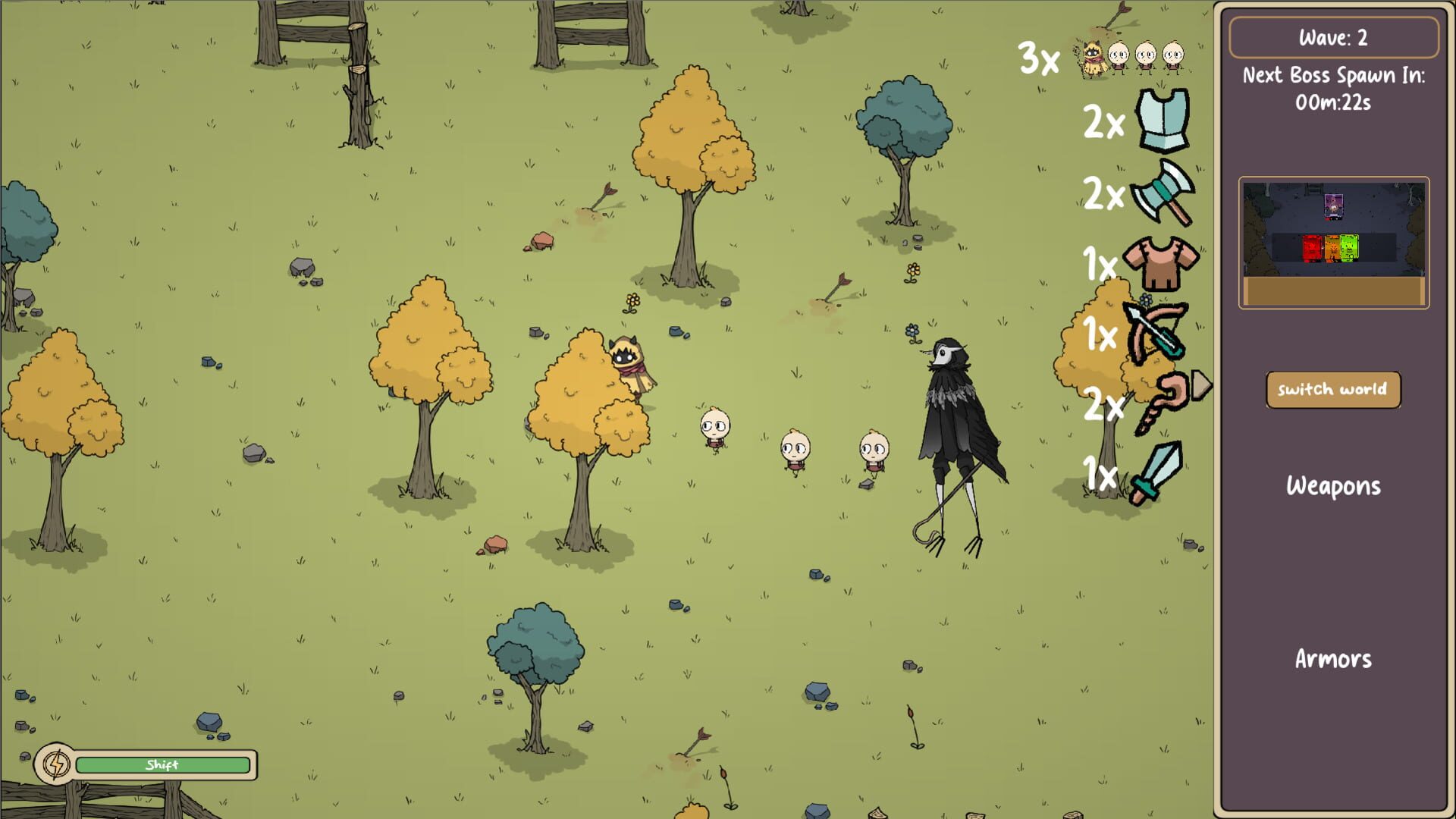
Task: Open the Armors section
Action: pyautogui.click(x=1332, y=659)
